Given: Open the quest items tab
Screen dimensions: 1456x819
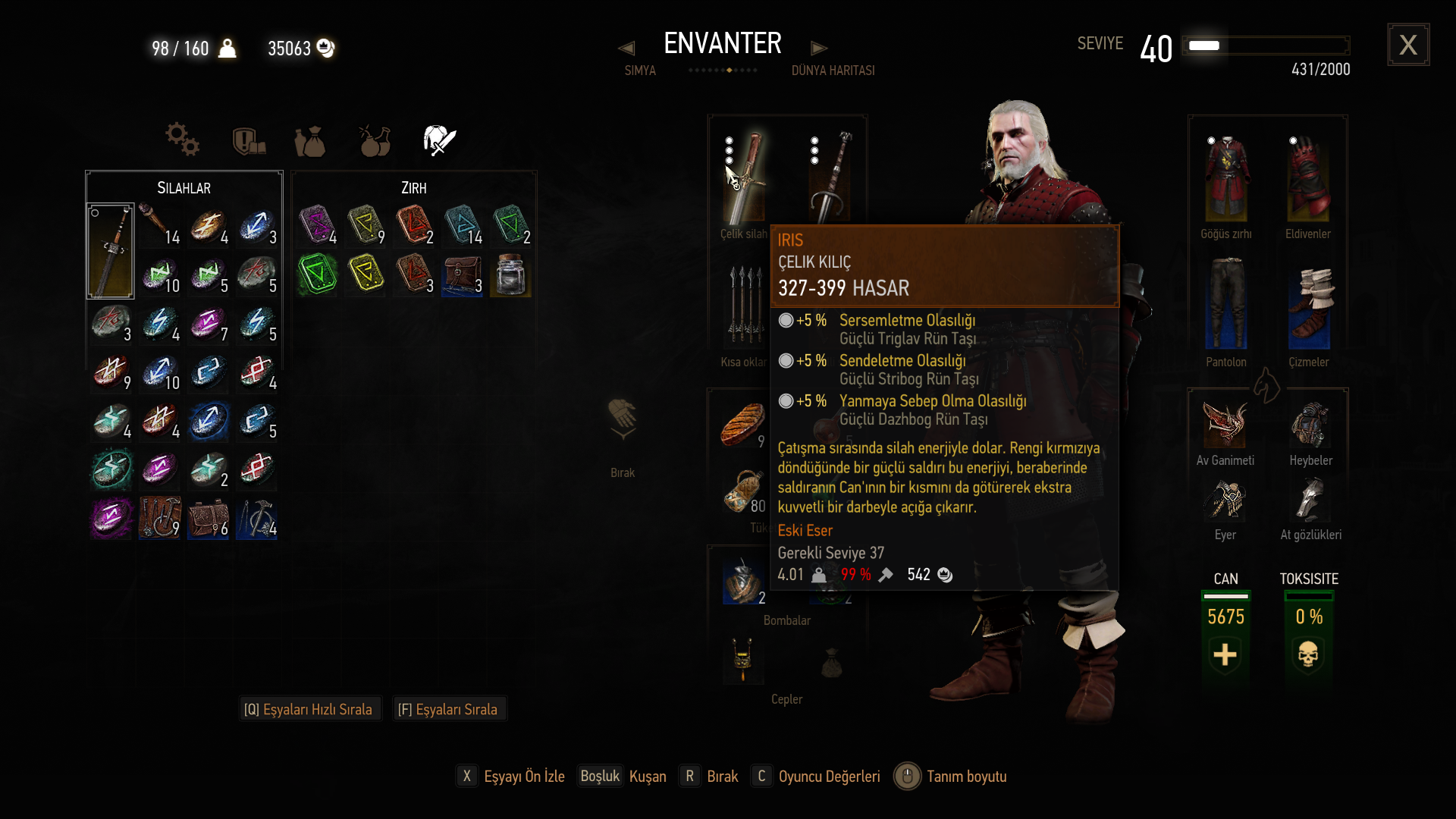Looking at the screenshot, I should click(249, 140).
